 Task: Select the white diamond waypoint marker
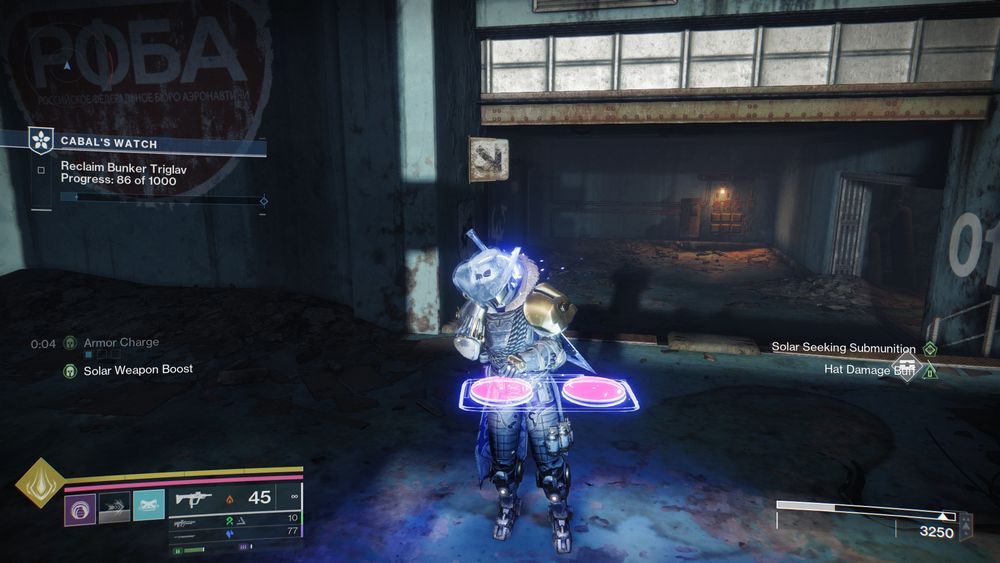(907, 364)
